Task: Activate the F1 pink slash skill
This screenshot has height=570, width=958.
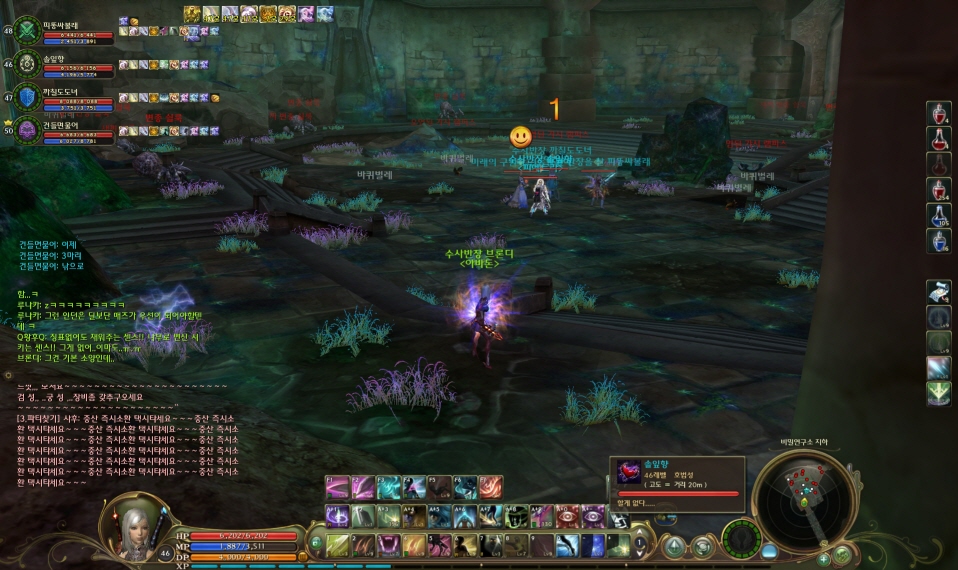Action: [336, 487]
